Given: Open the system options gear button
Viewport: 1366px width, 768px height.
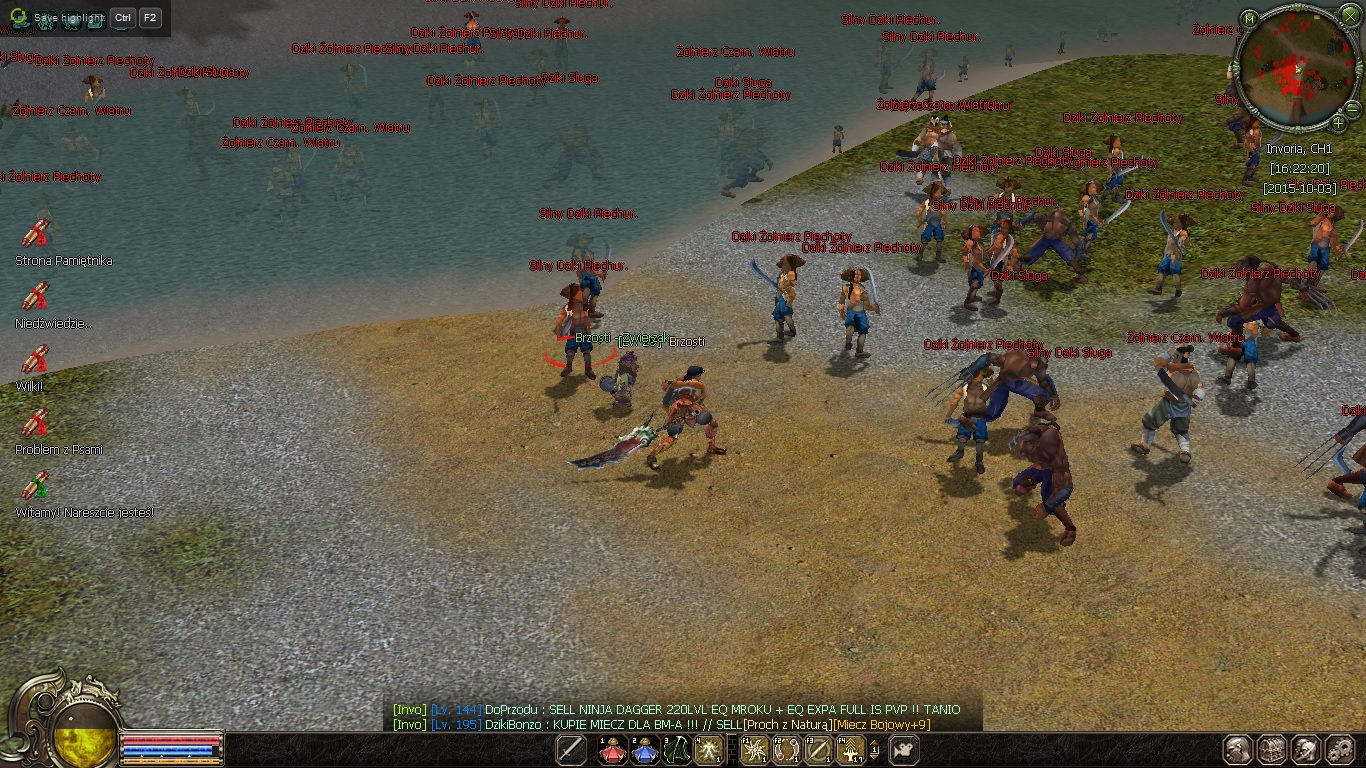Looking at the screenshot, I should (x=1340, y=749).
